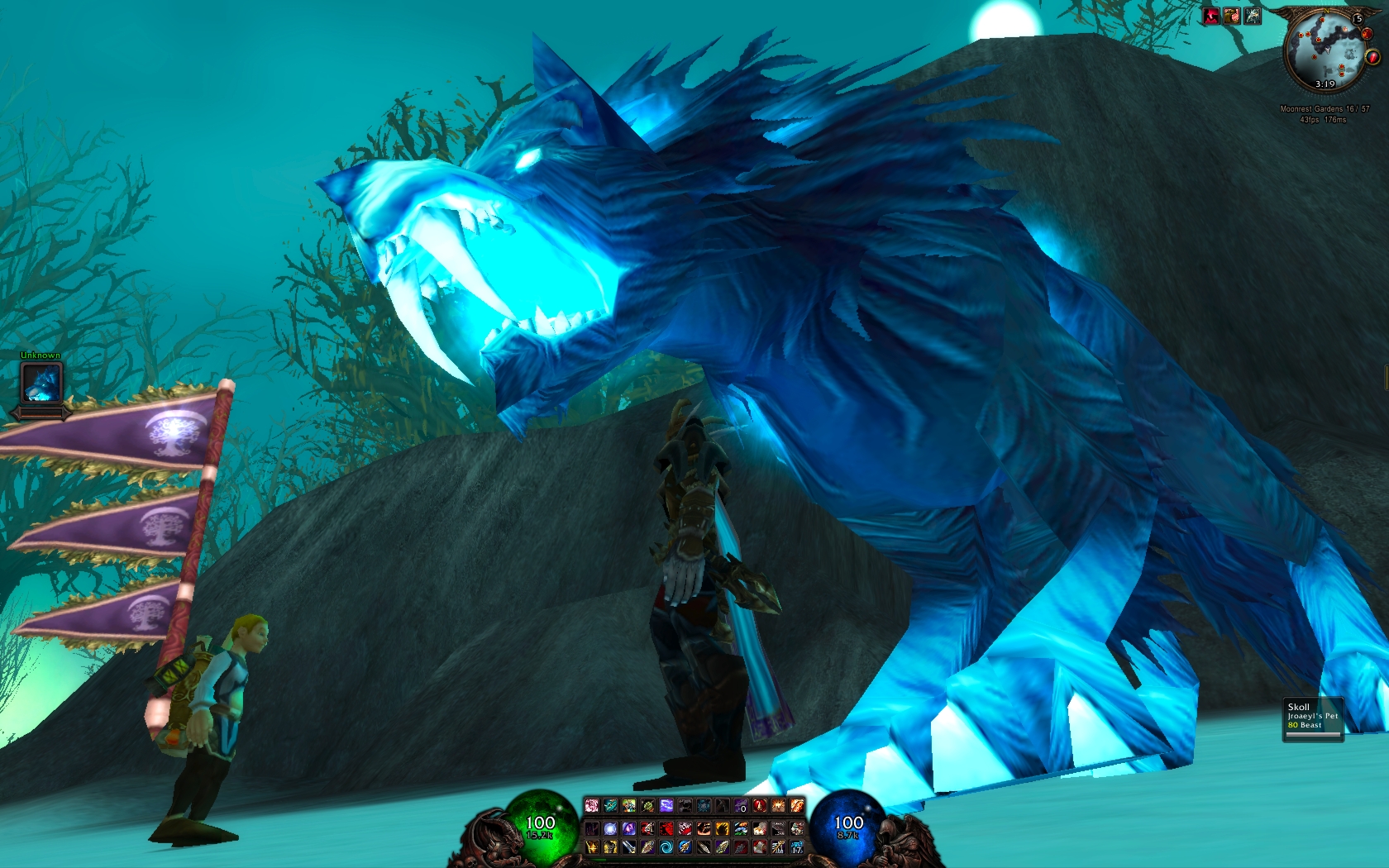
Task: Activate the pink swirl ability on top bar
Action: (592, 805)
